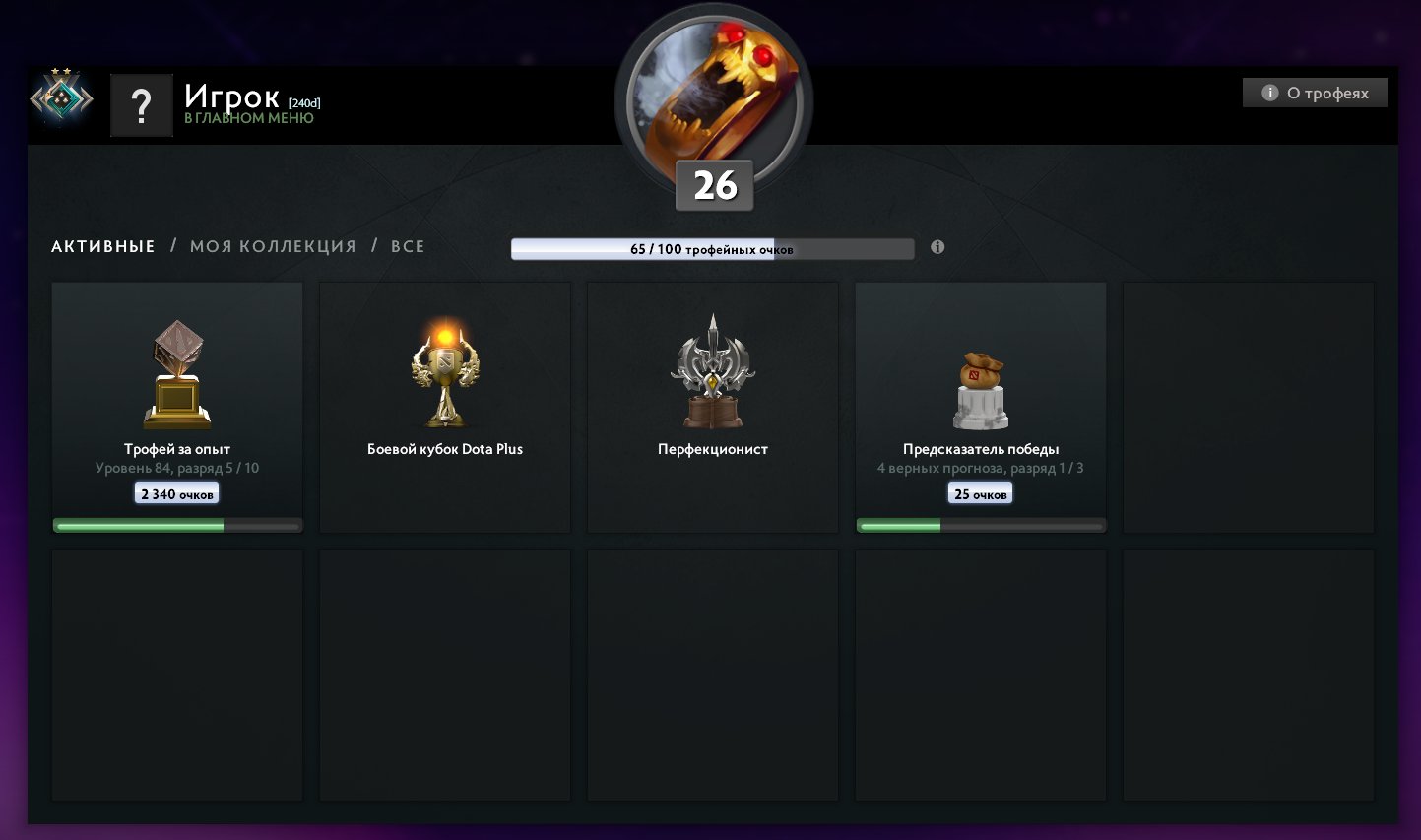
Task: Click the rank medal icon top left
Action: point(61,98)
